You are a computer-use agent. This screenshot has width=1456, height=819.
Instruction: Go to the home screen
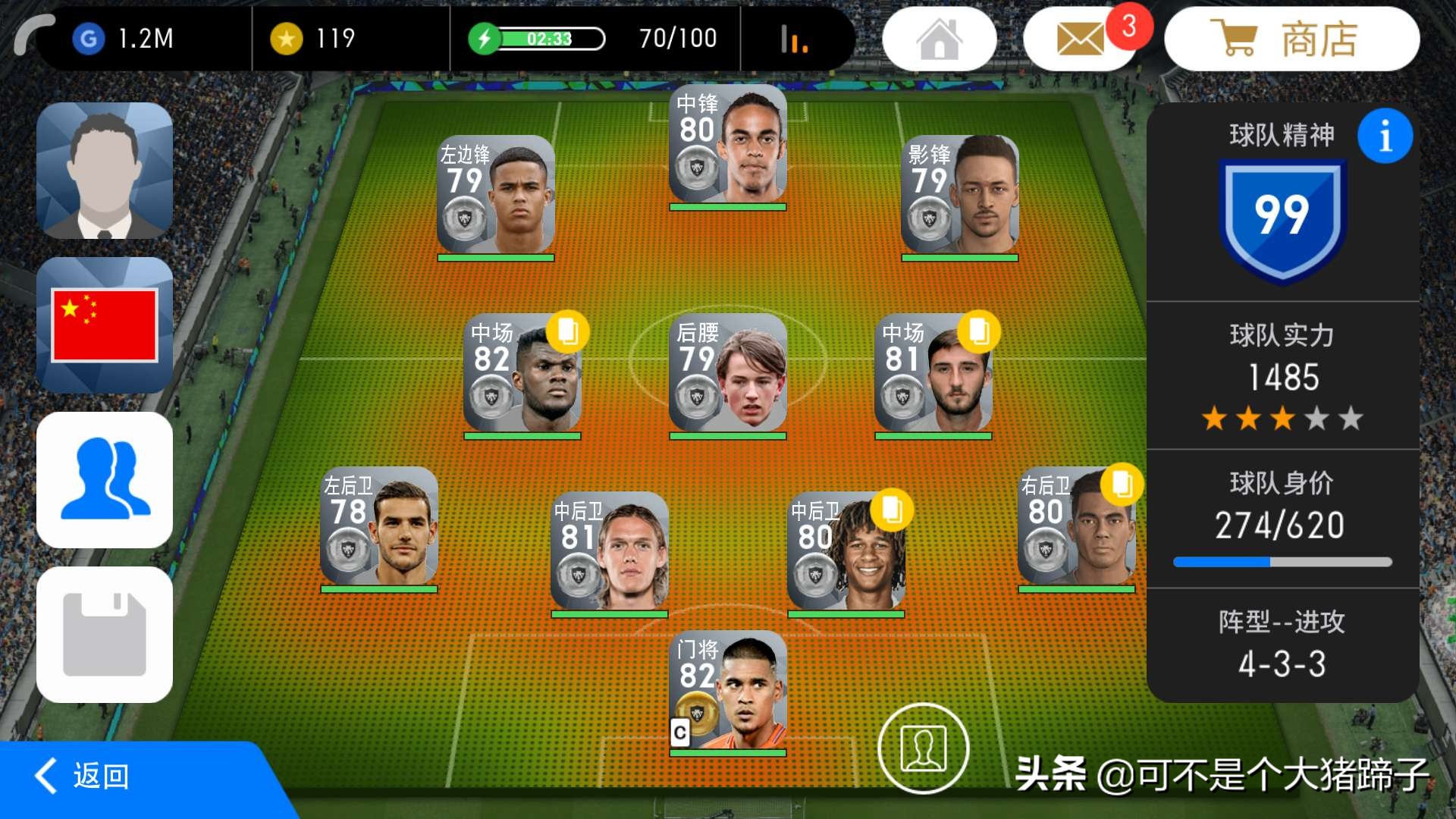point(939,39)
